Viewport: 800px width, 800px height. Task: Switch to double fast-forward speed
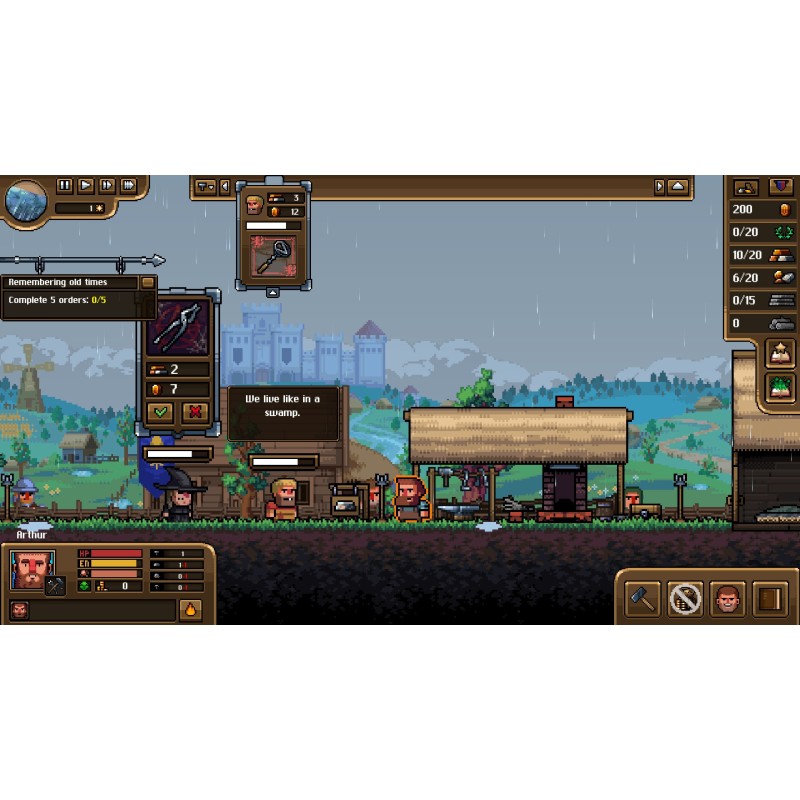[107, 186]
